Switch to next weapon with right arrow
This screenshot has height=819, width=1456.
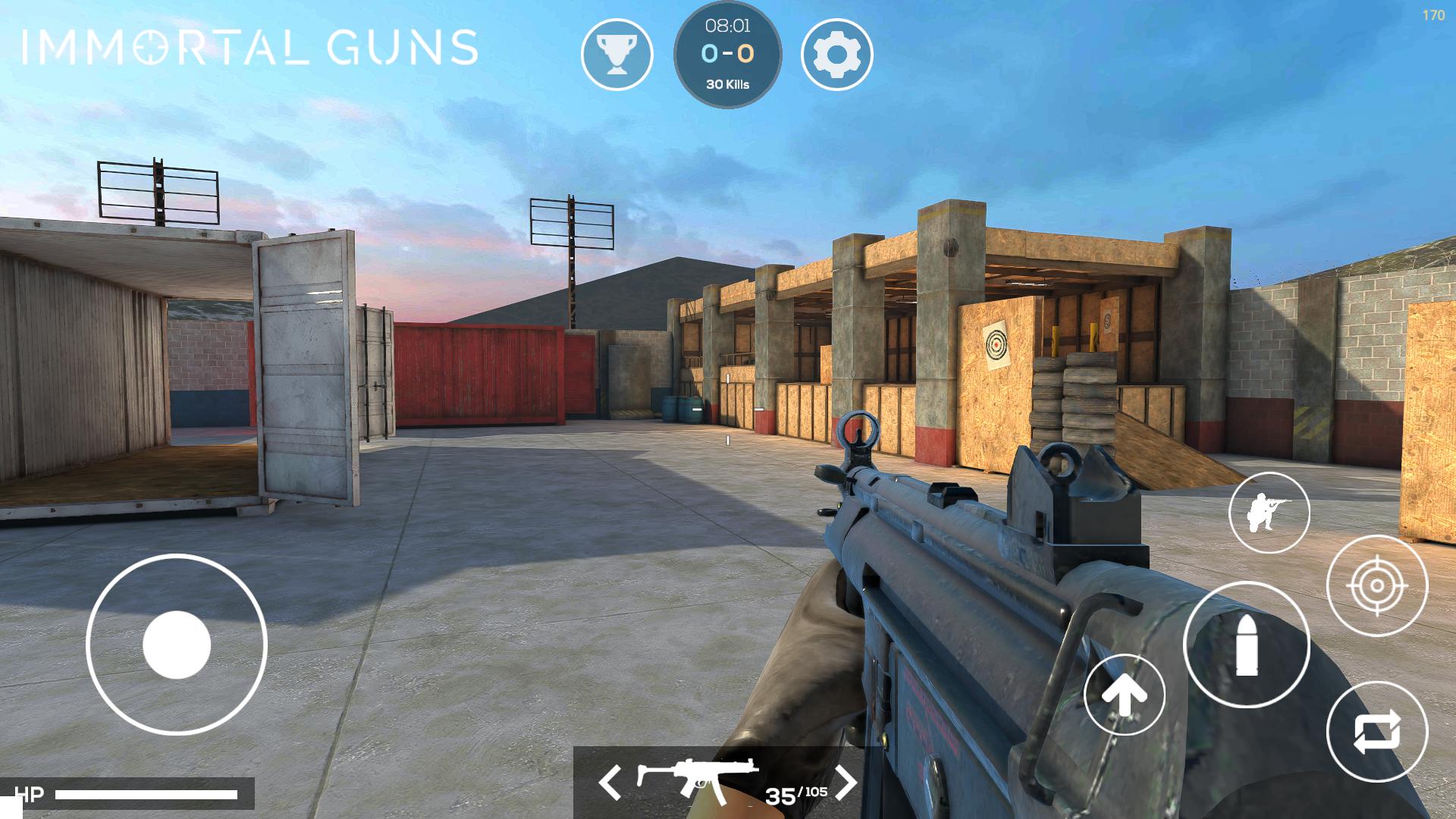[x=846, y=782]
